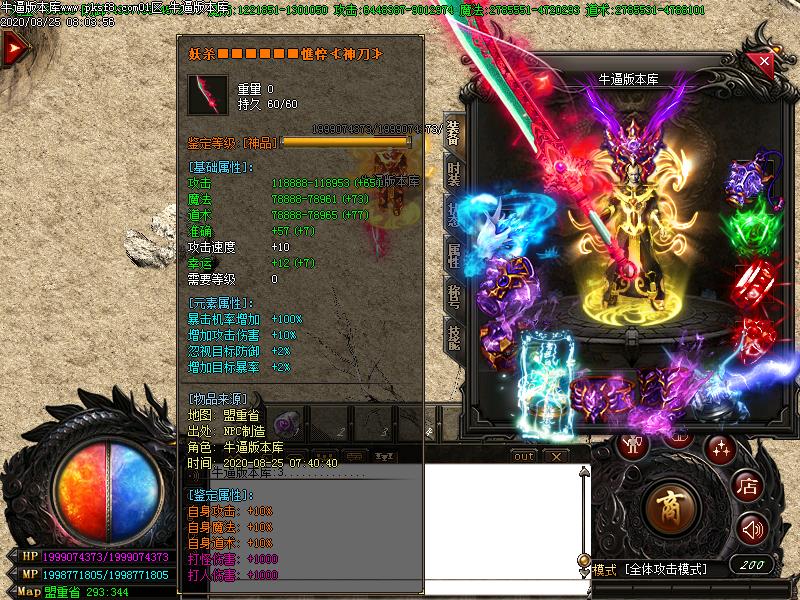Image resolution: width=800 pixels, height=600 pixels.
Task: Close the character equipment panel
Action: point(765,61)
